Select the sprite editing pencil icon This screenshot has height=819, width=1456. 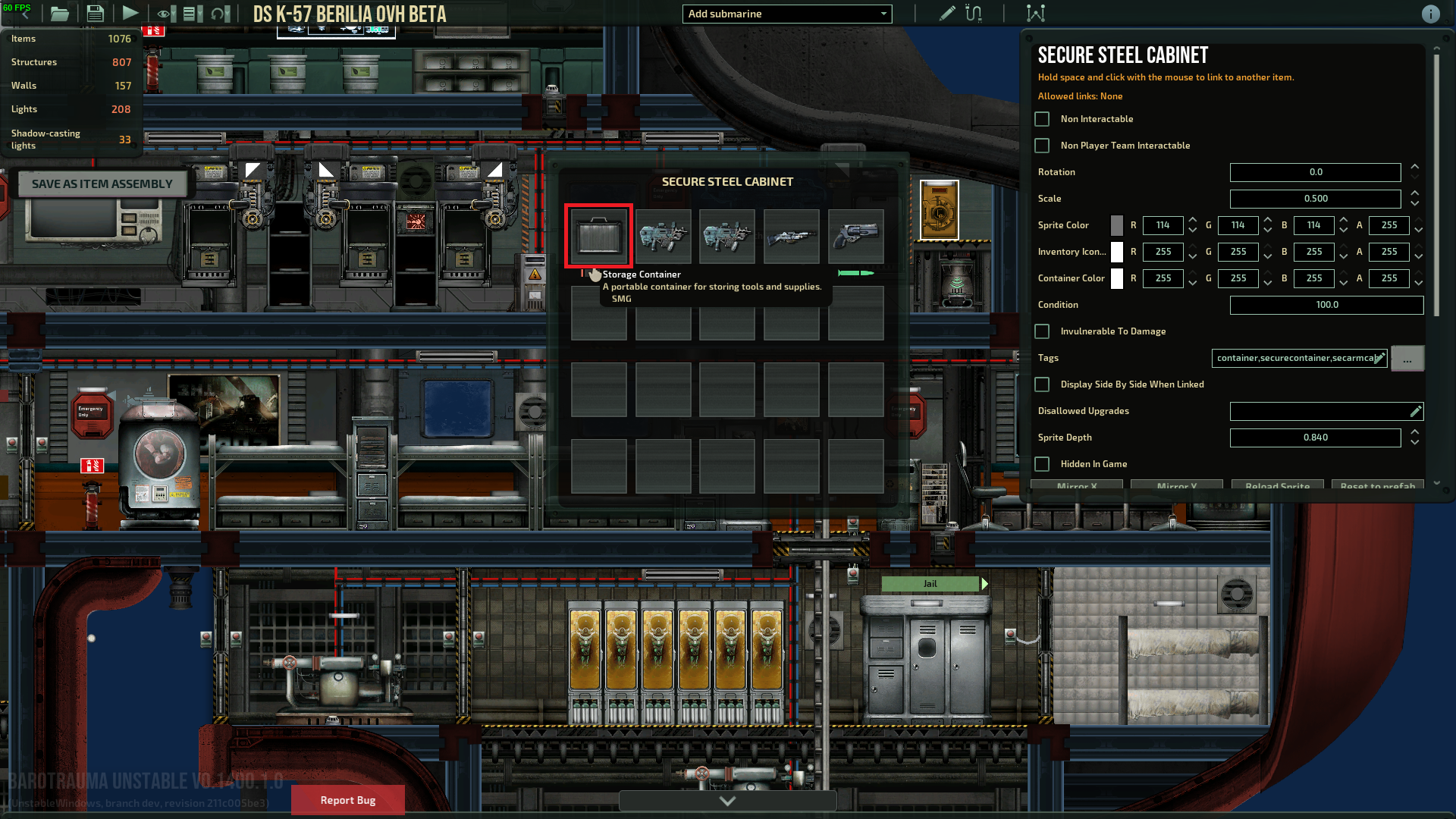click(946, 13)
